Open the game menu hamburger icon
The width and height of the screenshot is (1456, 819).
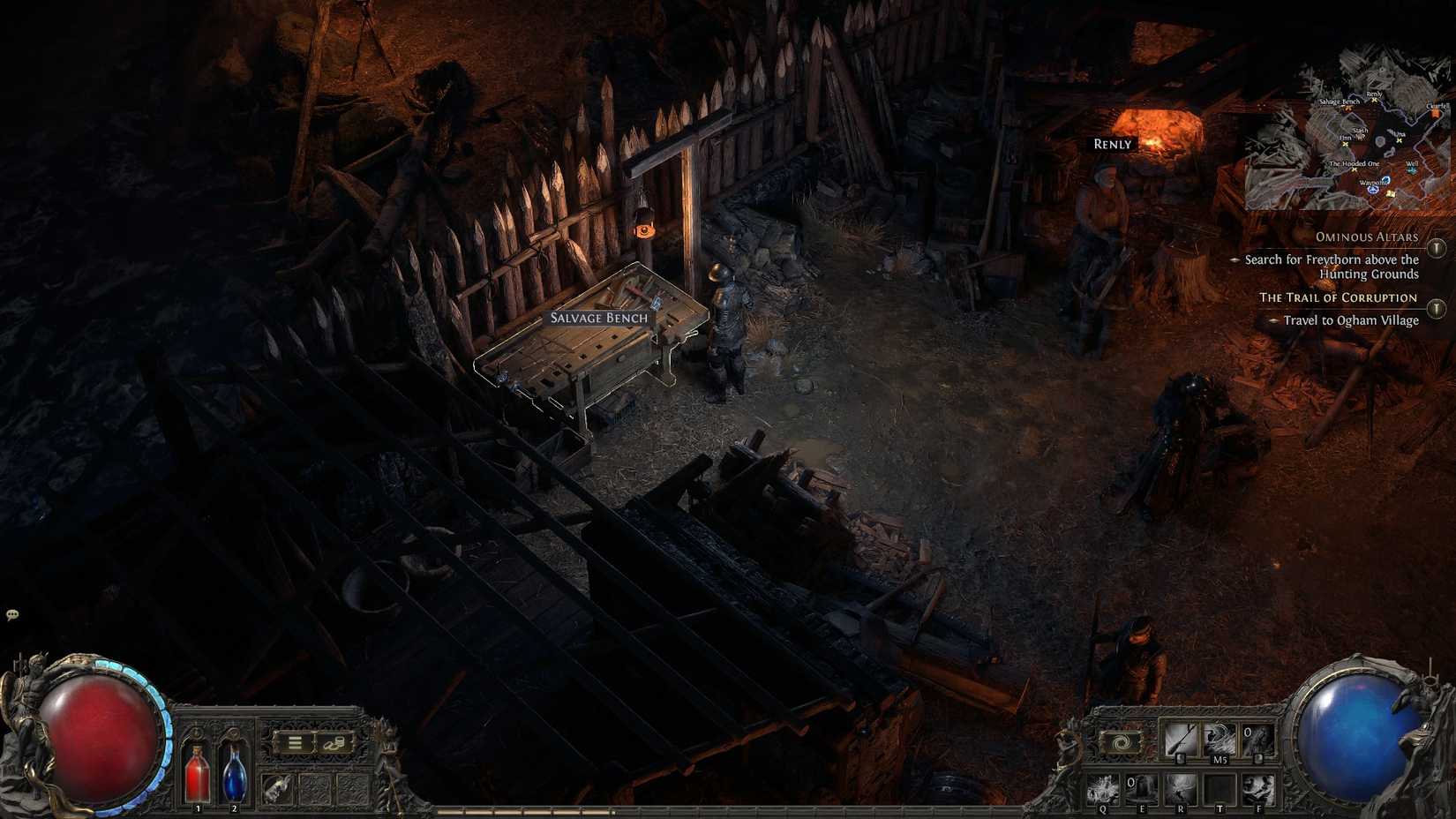[x=294, y=742]
